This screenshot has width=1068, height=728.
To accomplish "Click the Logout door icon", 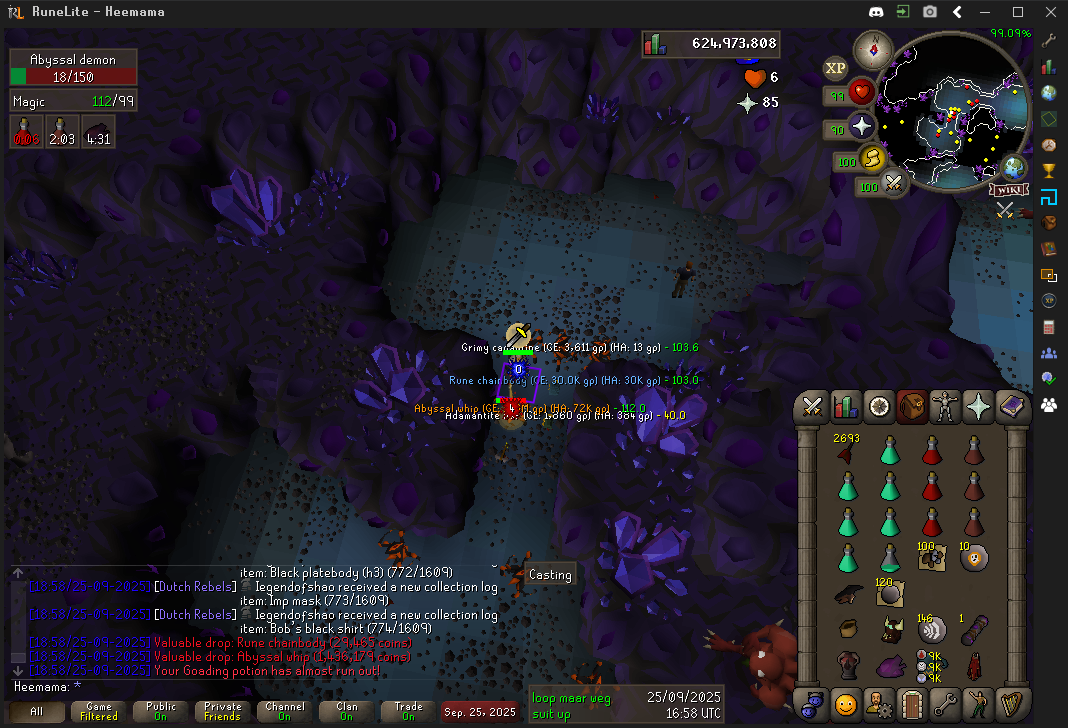I will (912, 704).
